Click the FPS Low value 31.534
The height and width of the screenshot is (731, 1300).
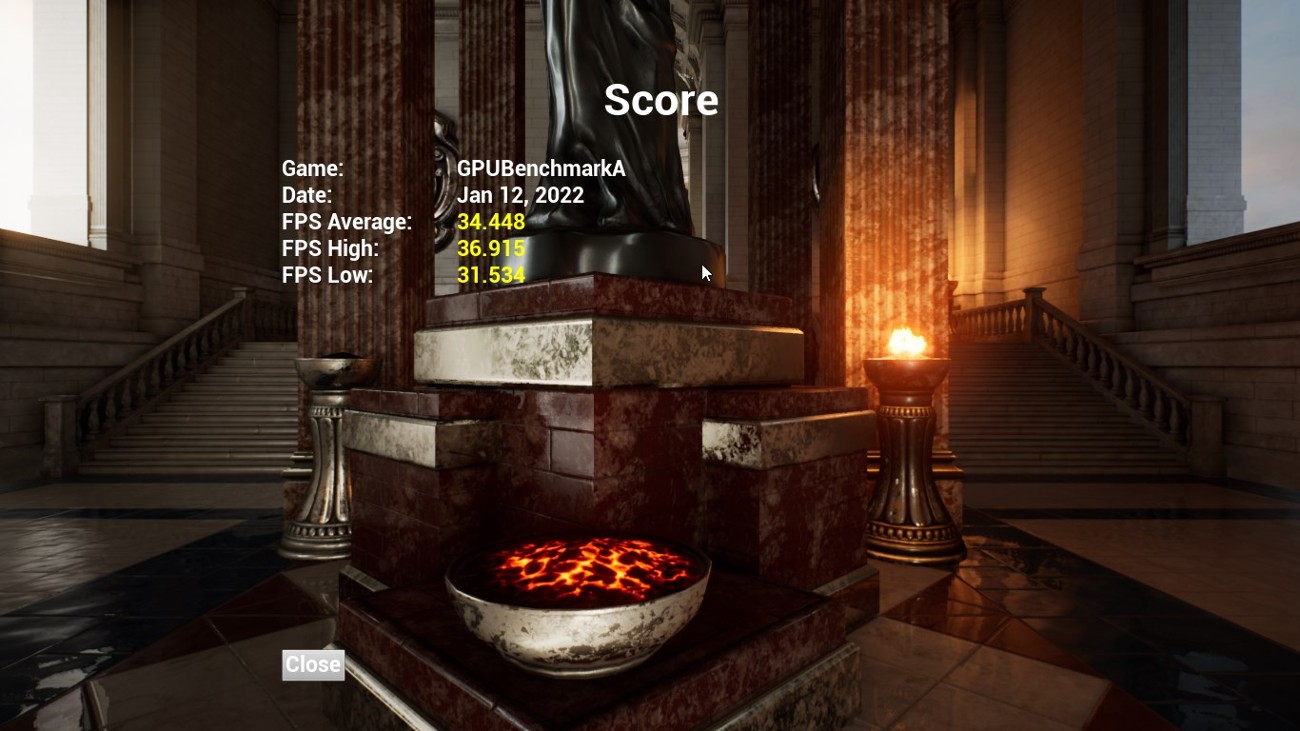click(490, 275)
